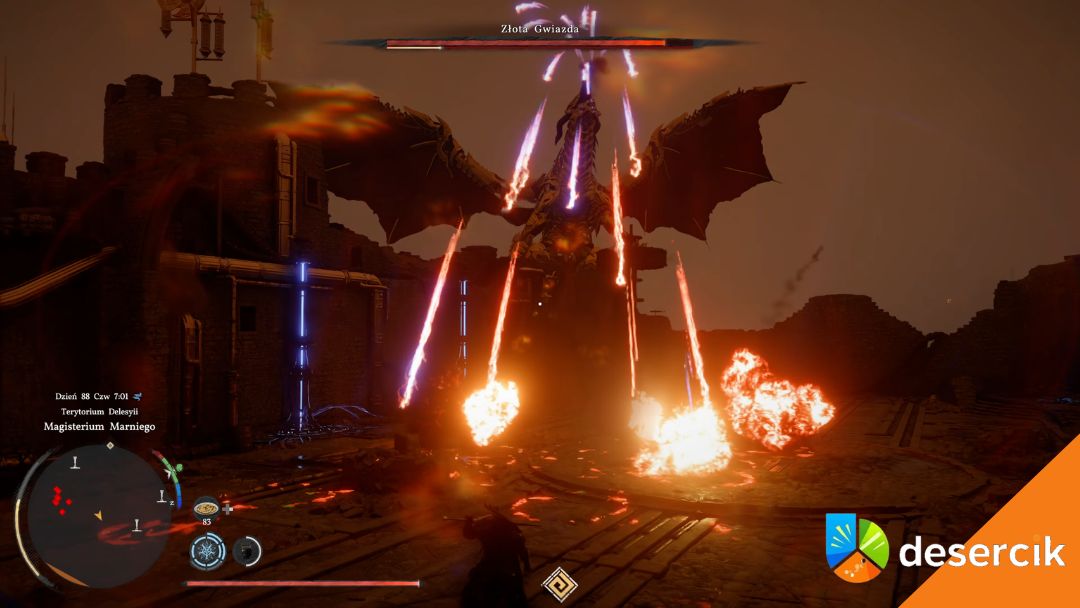Select the dark round ability icon
The image size is (1080, 608).
click(x=245, y=551)
